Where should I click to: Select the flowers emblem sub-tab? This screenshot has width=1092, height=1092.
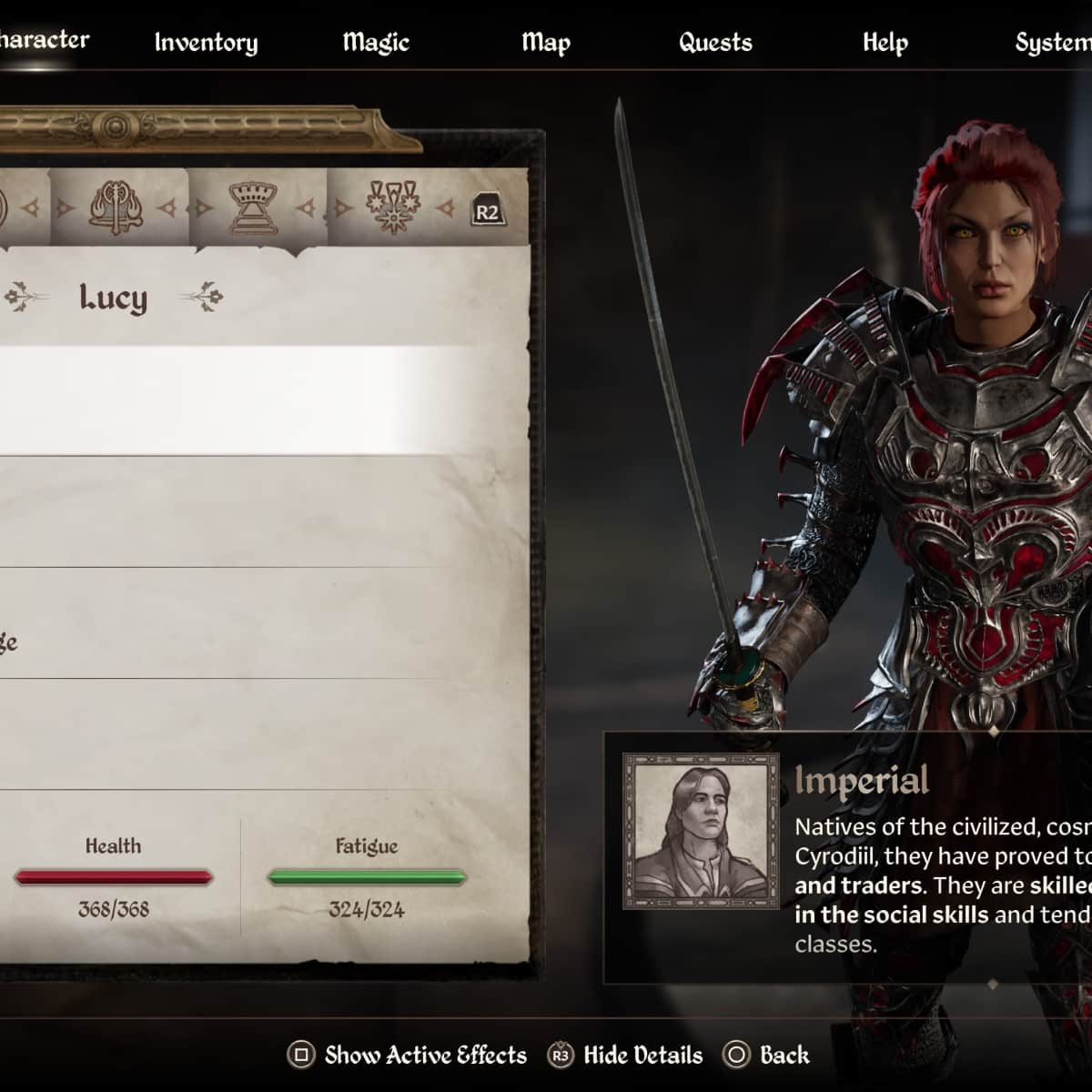pos(393,208)
